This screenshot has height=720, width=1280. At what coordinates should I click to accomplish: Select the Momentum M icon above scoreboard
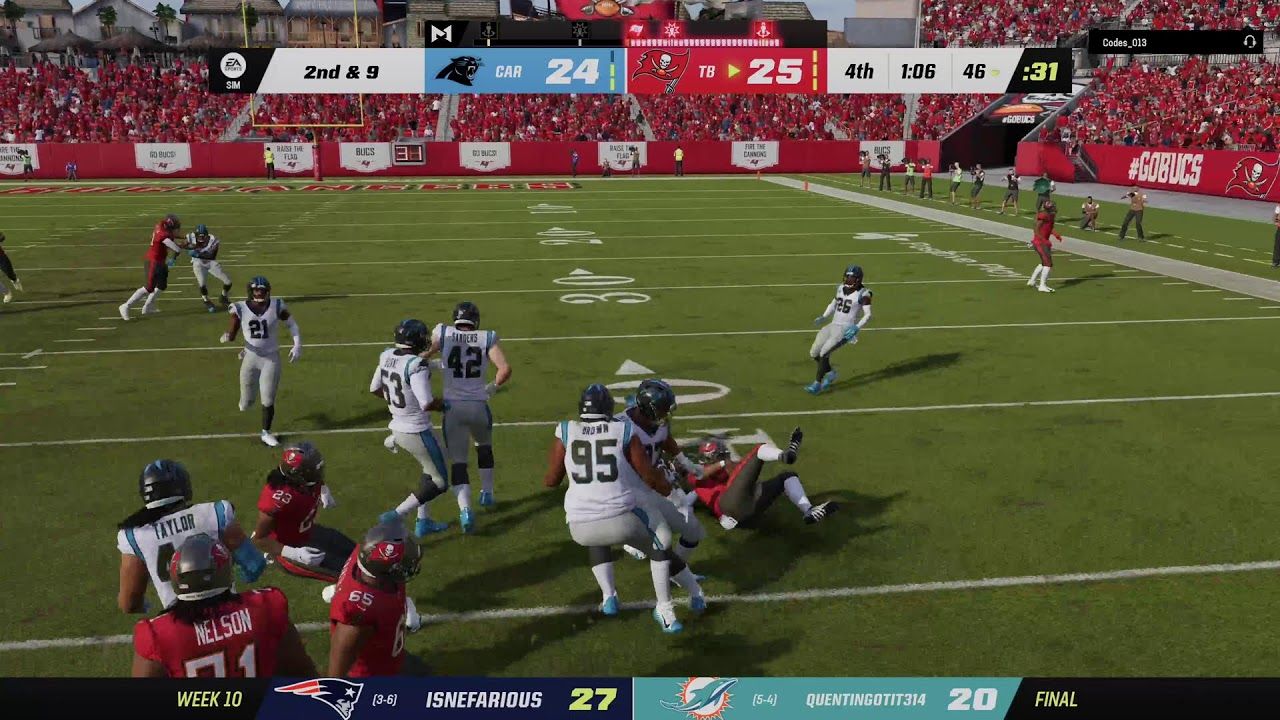(x=441, y=33)
